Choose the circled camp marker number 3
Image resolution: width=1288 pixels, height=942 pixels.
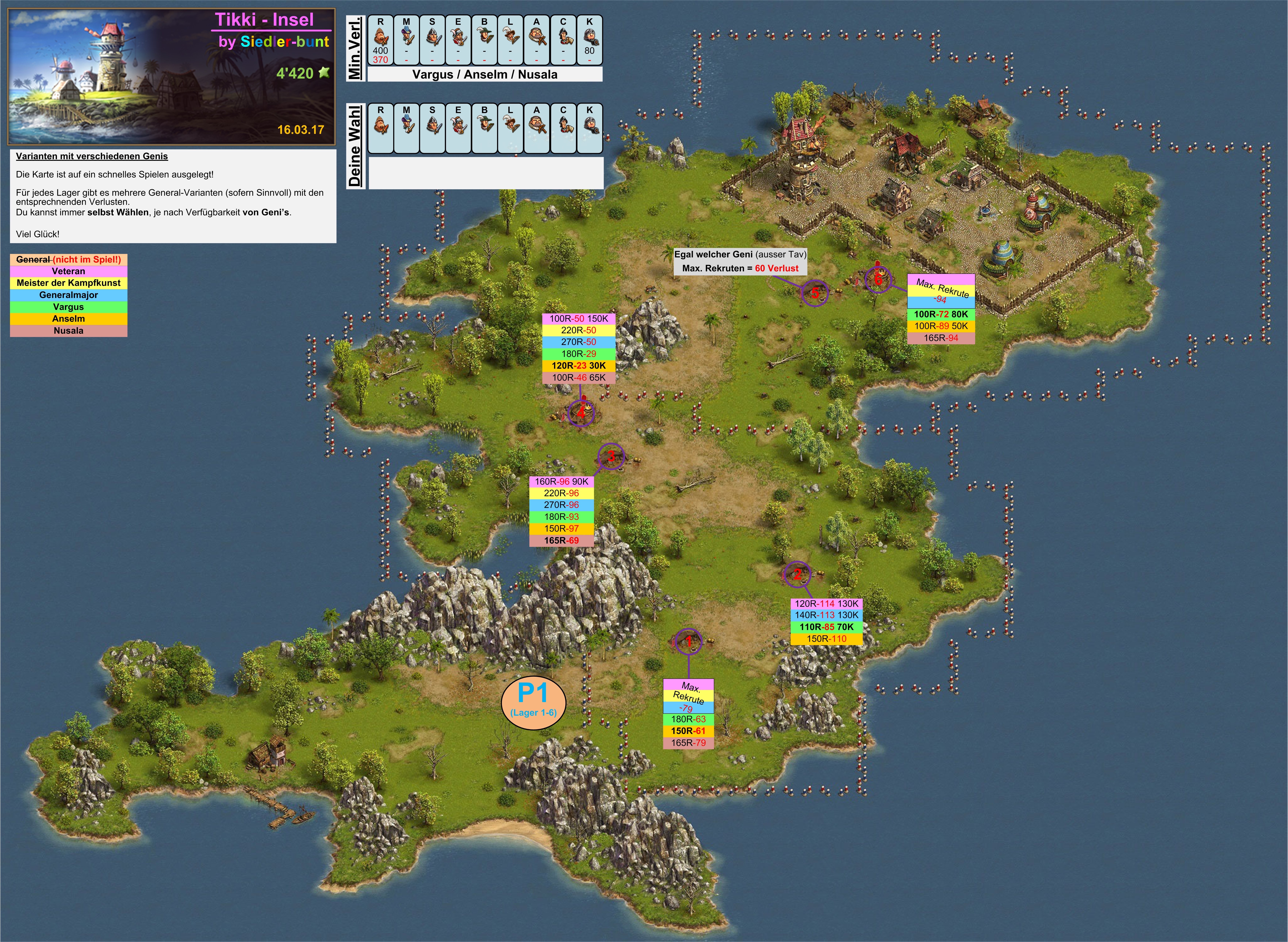point(611,456)
